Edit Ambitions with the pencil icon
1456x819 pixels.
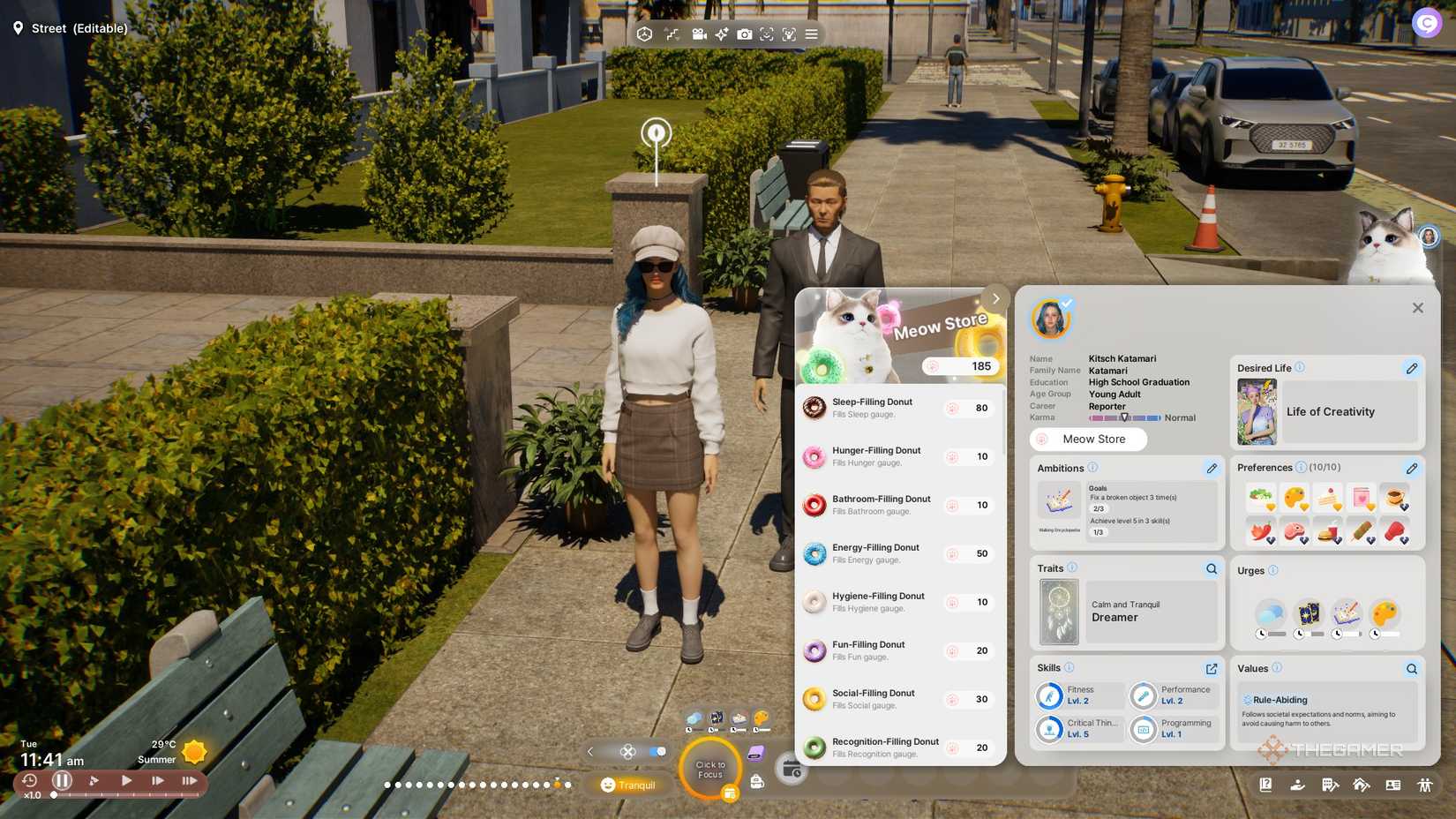(1212, 468)
